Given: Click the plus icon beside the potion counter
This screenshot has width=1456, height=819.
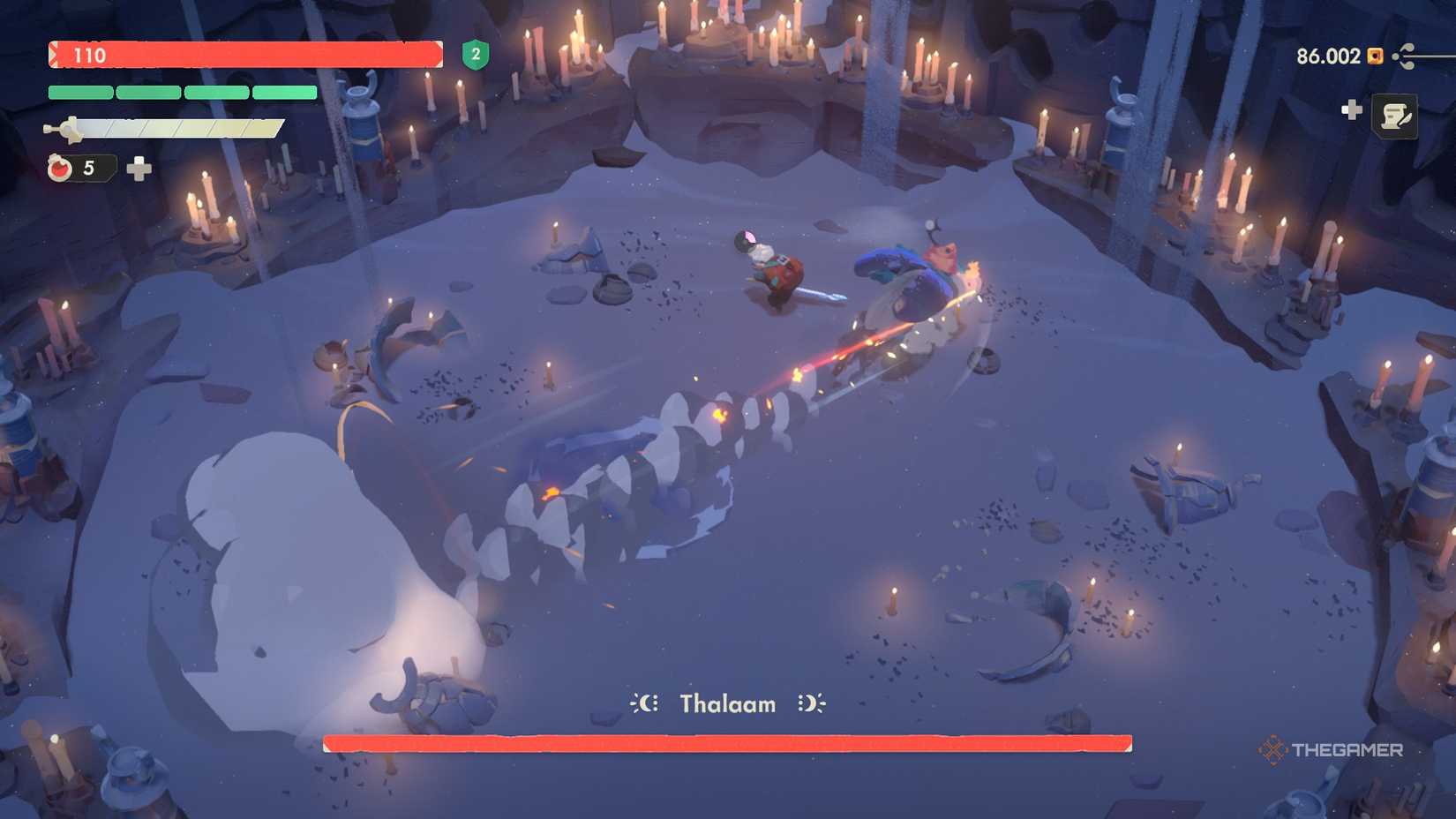Looking at the screenshot, I should pos(139,167).
